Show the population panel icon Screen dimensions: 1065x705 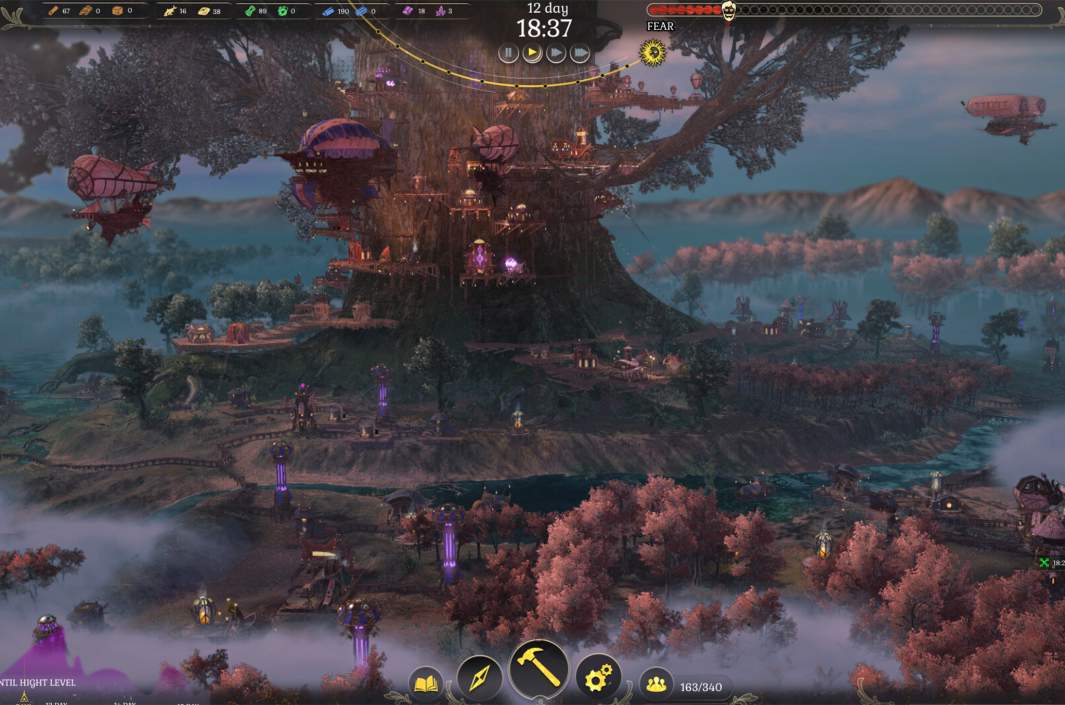[656, 684]
